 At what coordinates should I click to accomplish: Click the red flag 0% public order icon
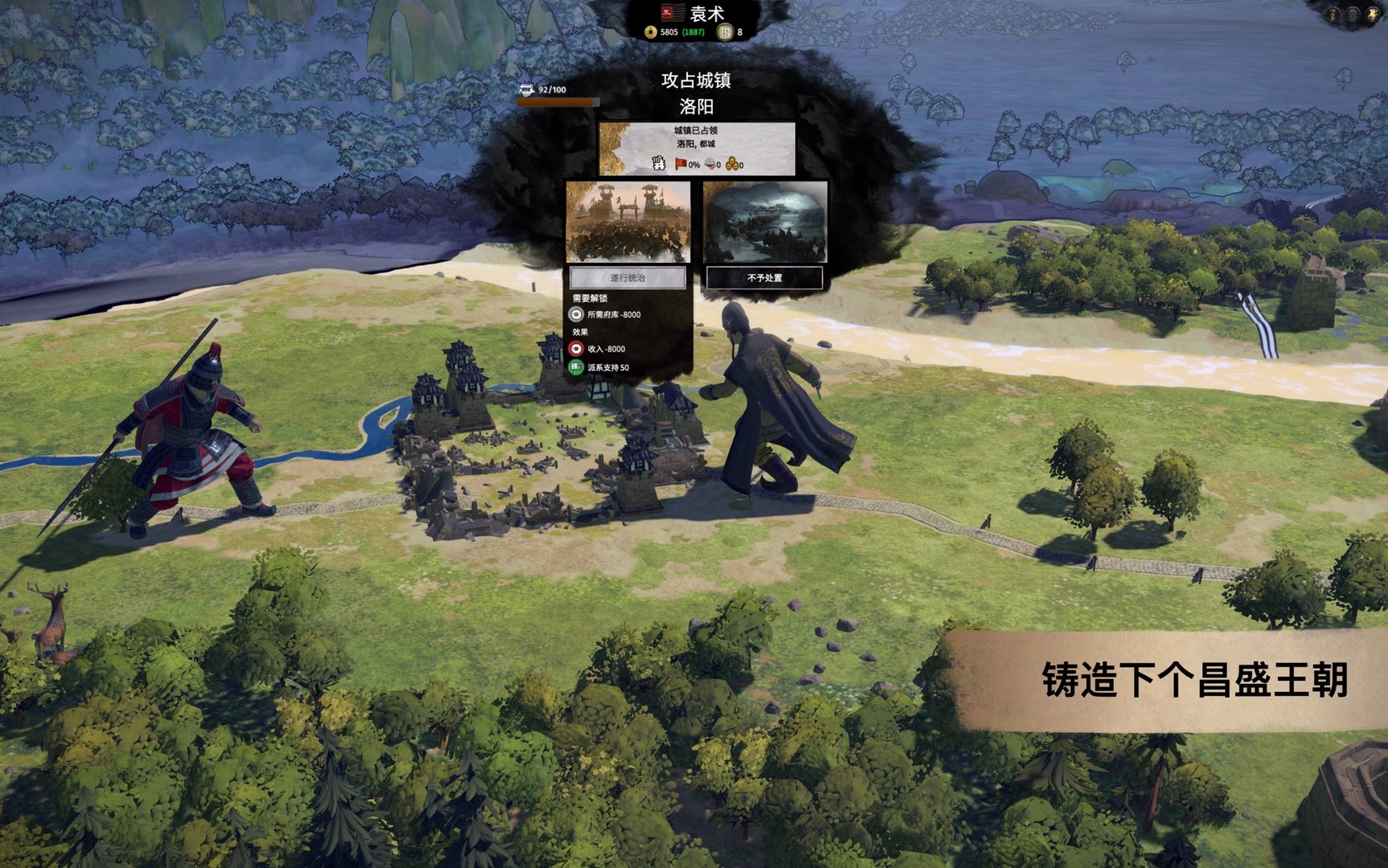pyautogui.click(x=680, y=165)
